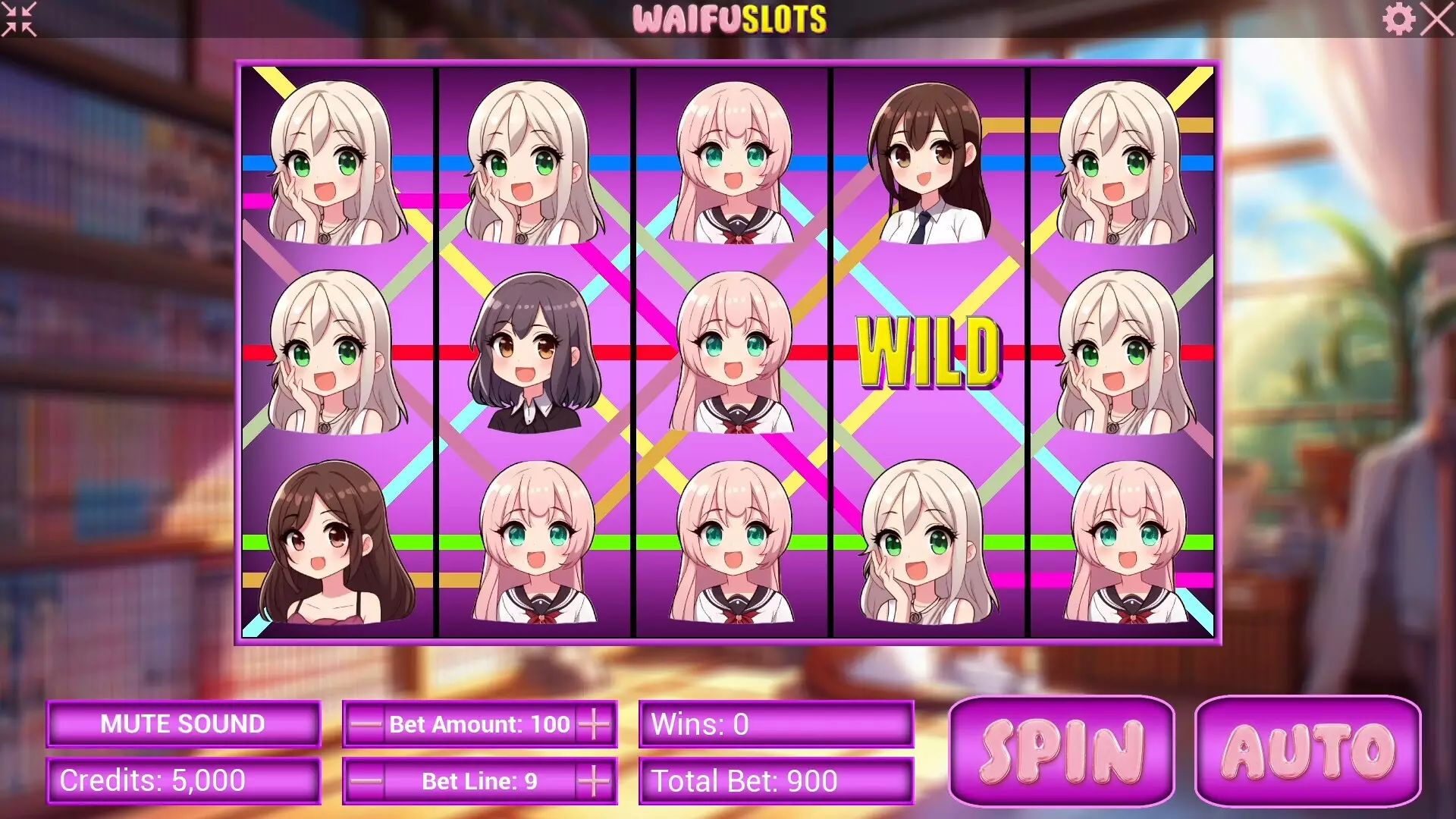This screenshot has height=819, width=1456.
Task: Increase Bet Line using the plus control
Action: pyautogui.click(x=594, y=780)
